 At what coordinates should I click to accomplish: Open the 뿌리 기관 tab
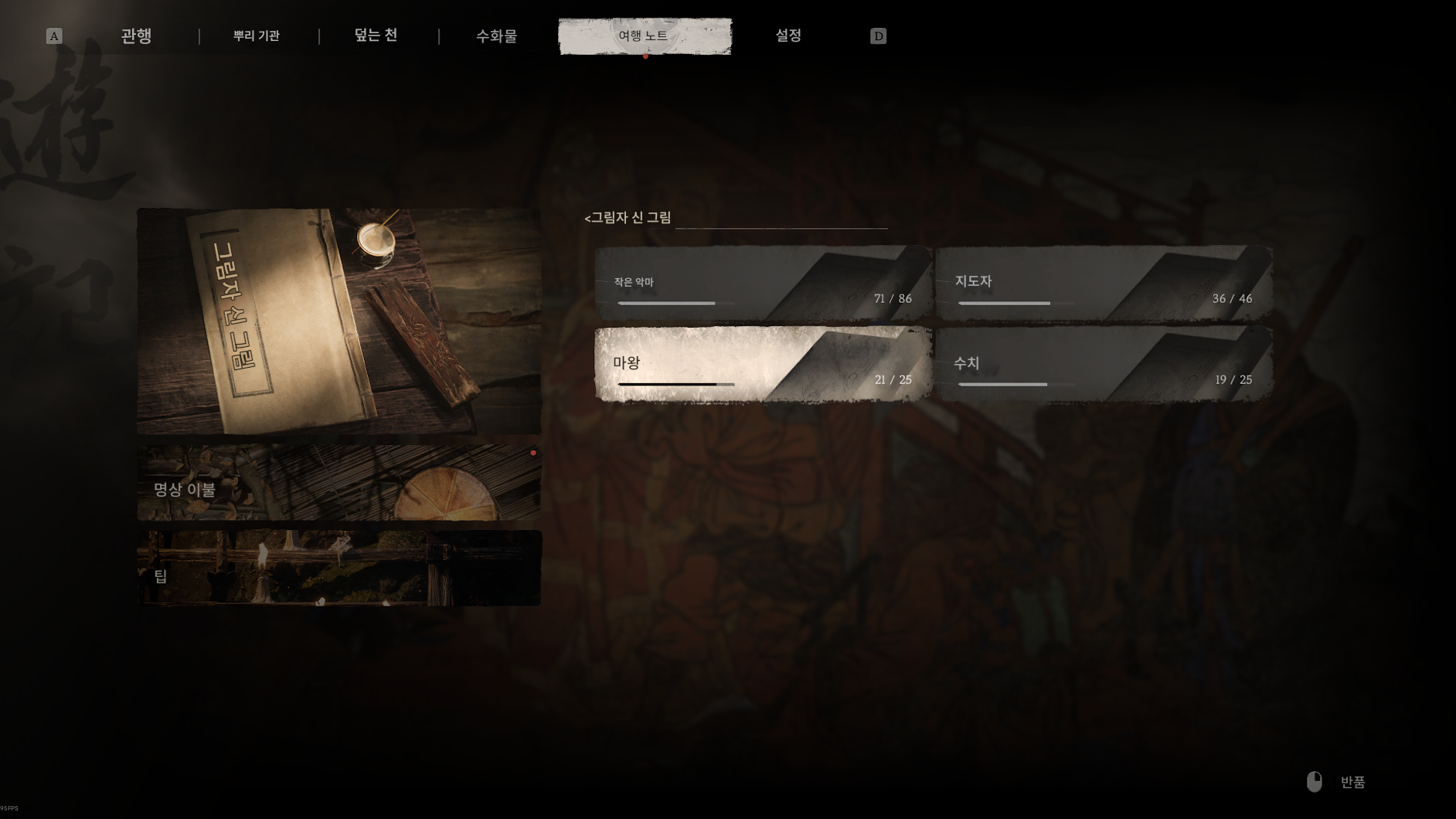coord(257,36)
